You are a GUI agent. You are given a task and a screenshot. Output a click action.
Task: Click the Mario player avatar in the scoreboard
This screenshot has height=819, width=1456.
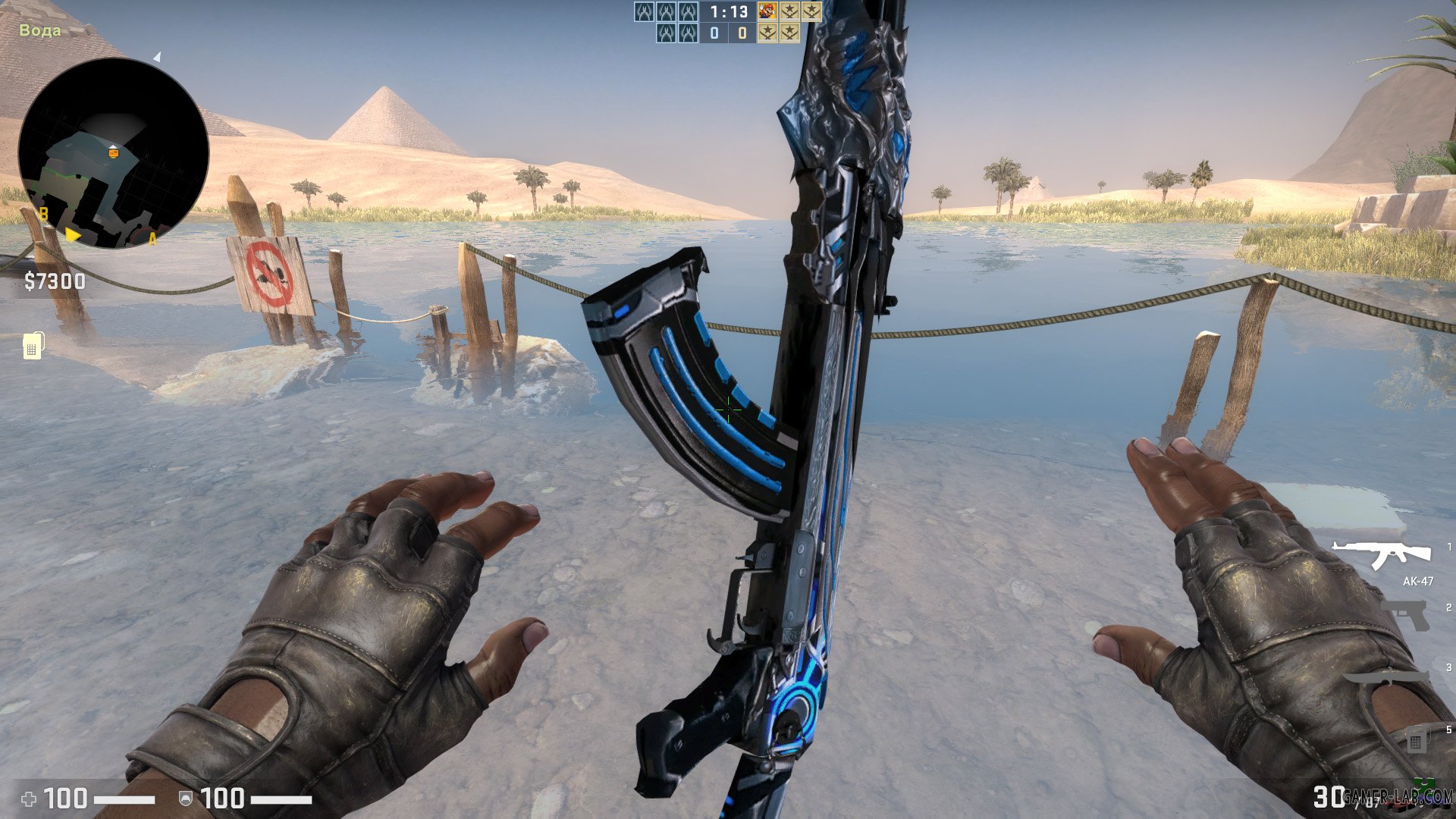coord(767,11)
